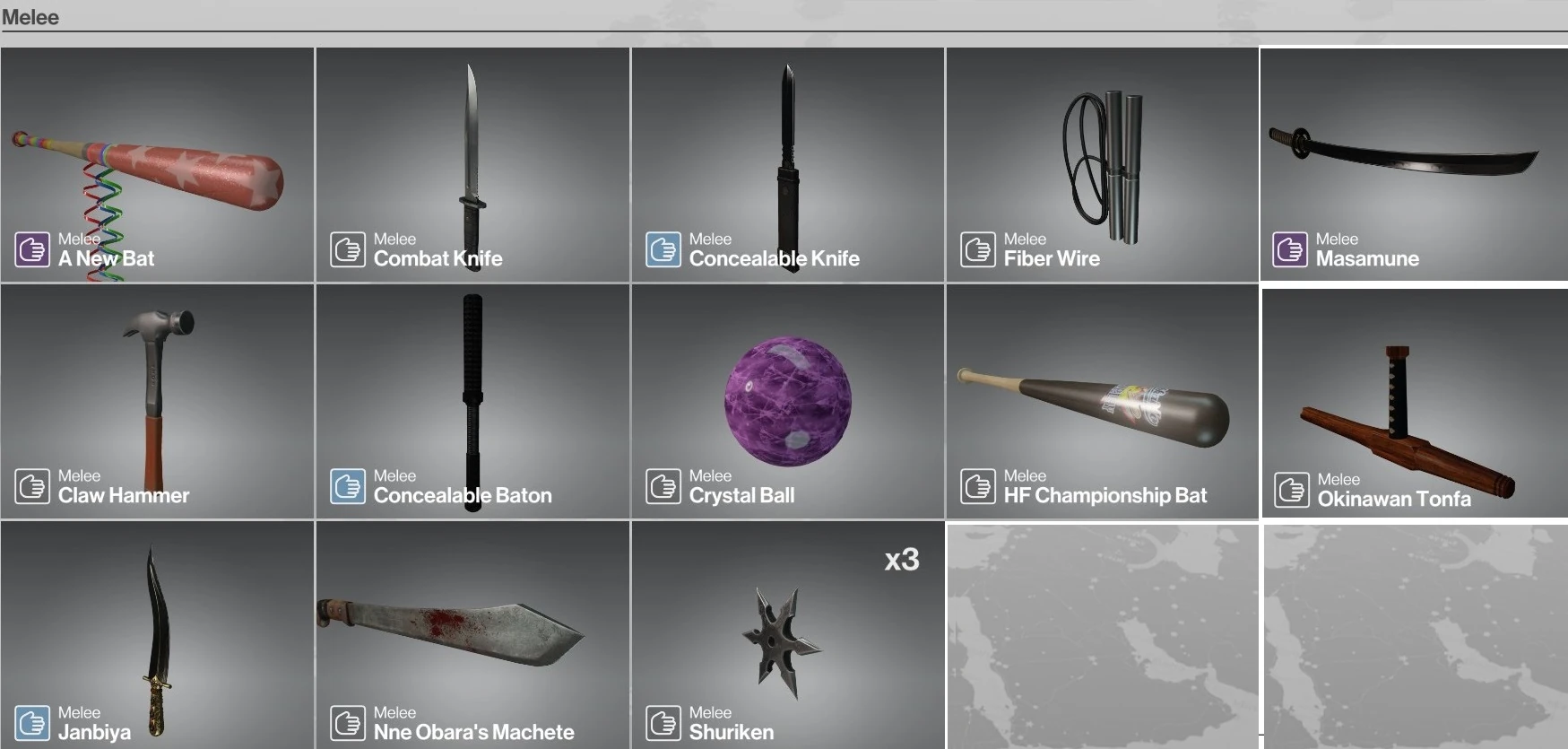Click the fist icon on Concealable Knife

tap(663, 249)
